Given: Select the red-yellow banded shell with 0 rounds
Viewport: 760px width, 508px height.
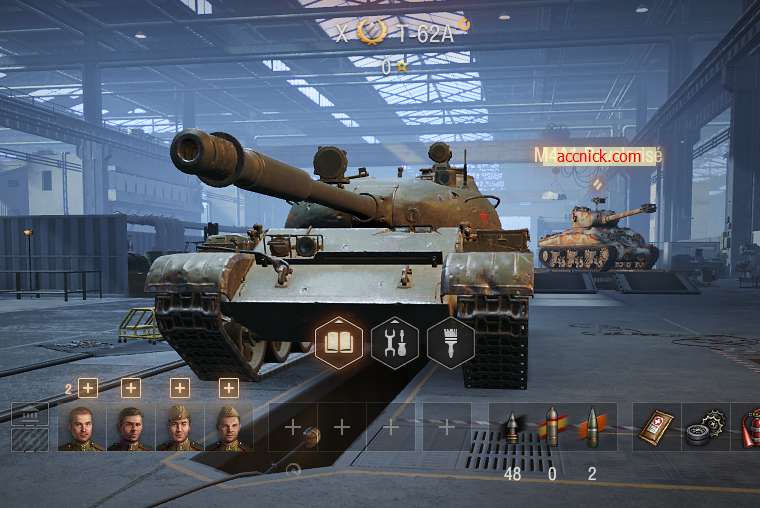Looking at the screenshot, I should click(x=552, y=427).
